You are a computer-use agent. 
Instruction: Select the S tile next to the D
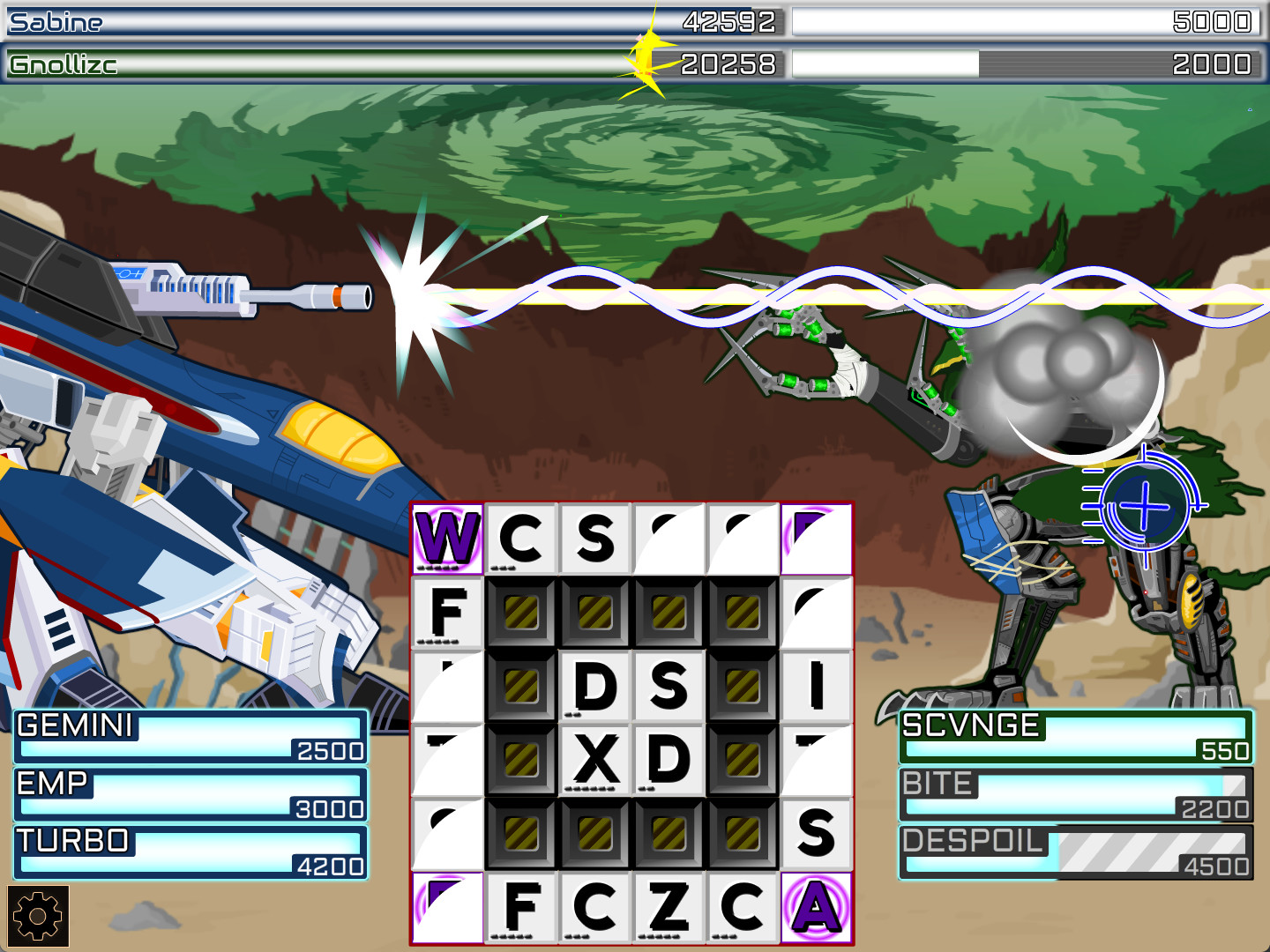pos(669,684)
